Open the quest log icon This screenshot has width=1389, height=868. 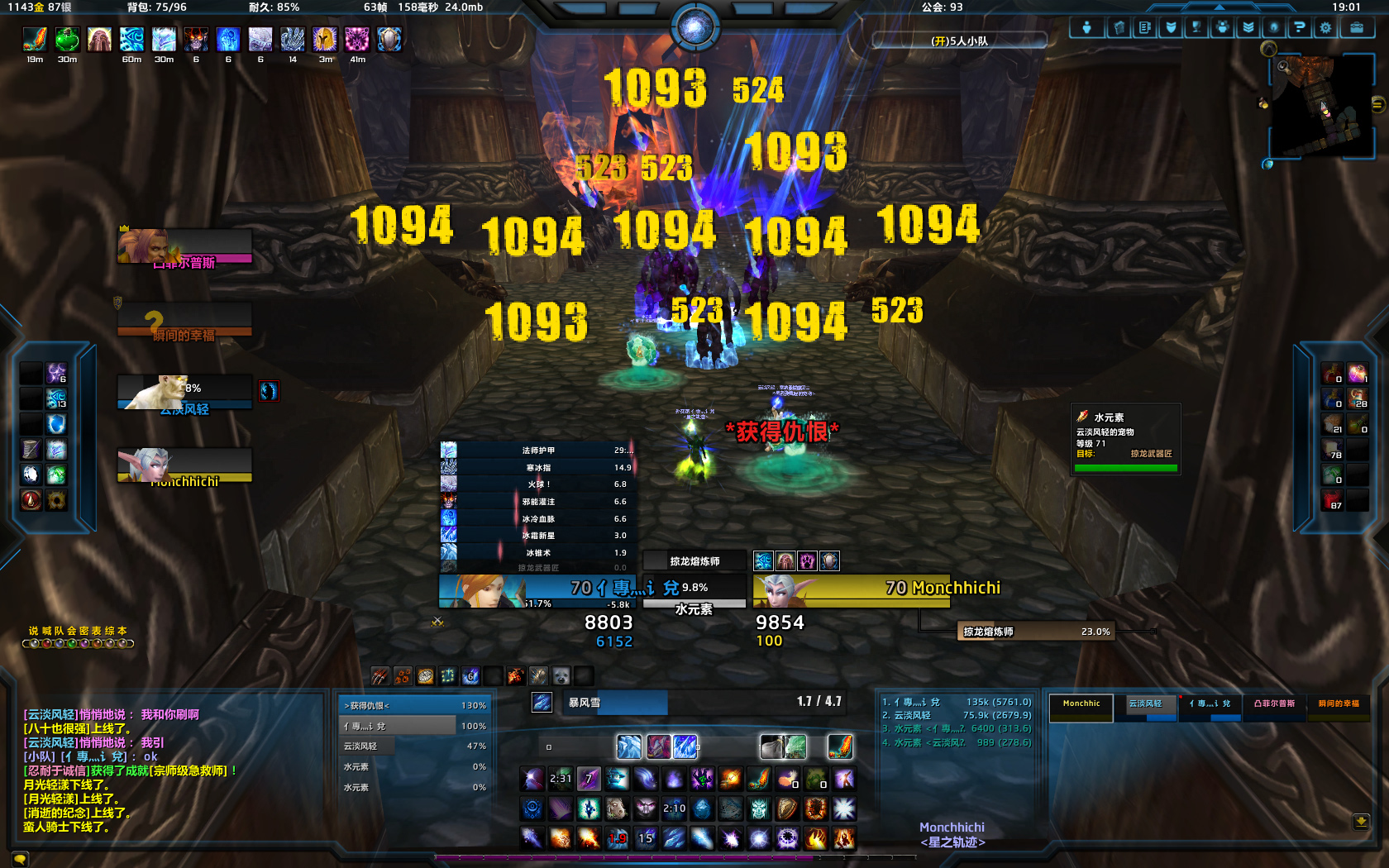[x=1144, y=27]
